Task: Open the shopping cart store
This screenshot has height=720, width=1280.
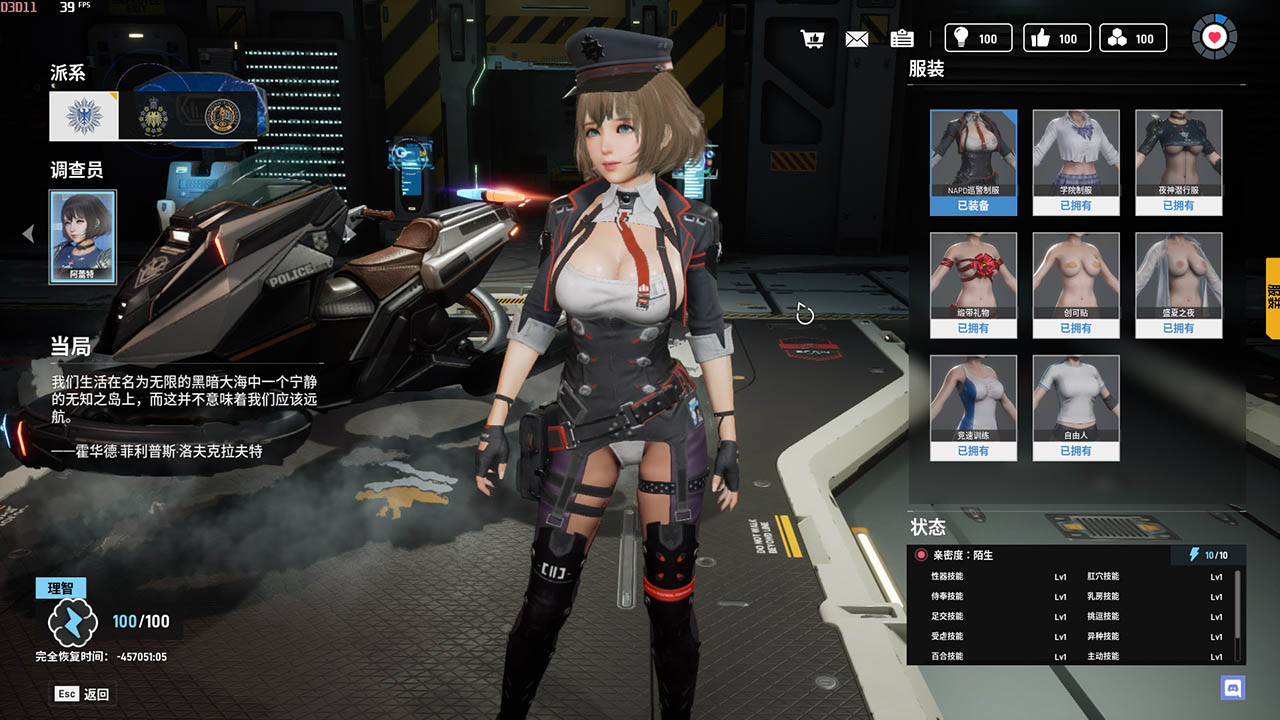Action: 812,39
